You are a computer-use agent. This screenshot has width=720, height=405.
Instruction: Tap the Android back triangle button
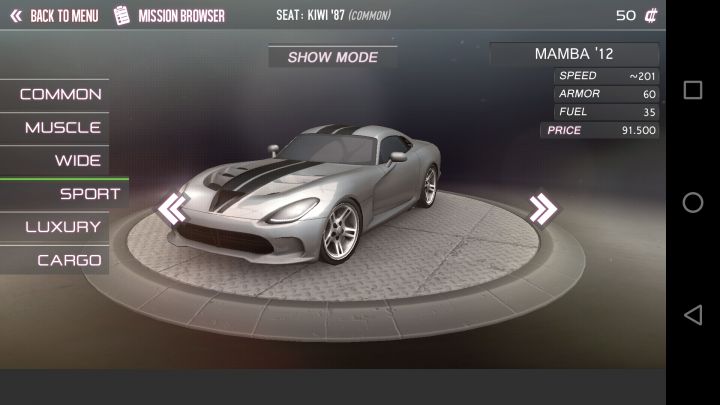(692, 315)
